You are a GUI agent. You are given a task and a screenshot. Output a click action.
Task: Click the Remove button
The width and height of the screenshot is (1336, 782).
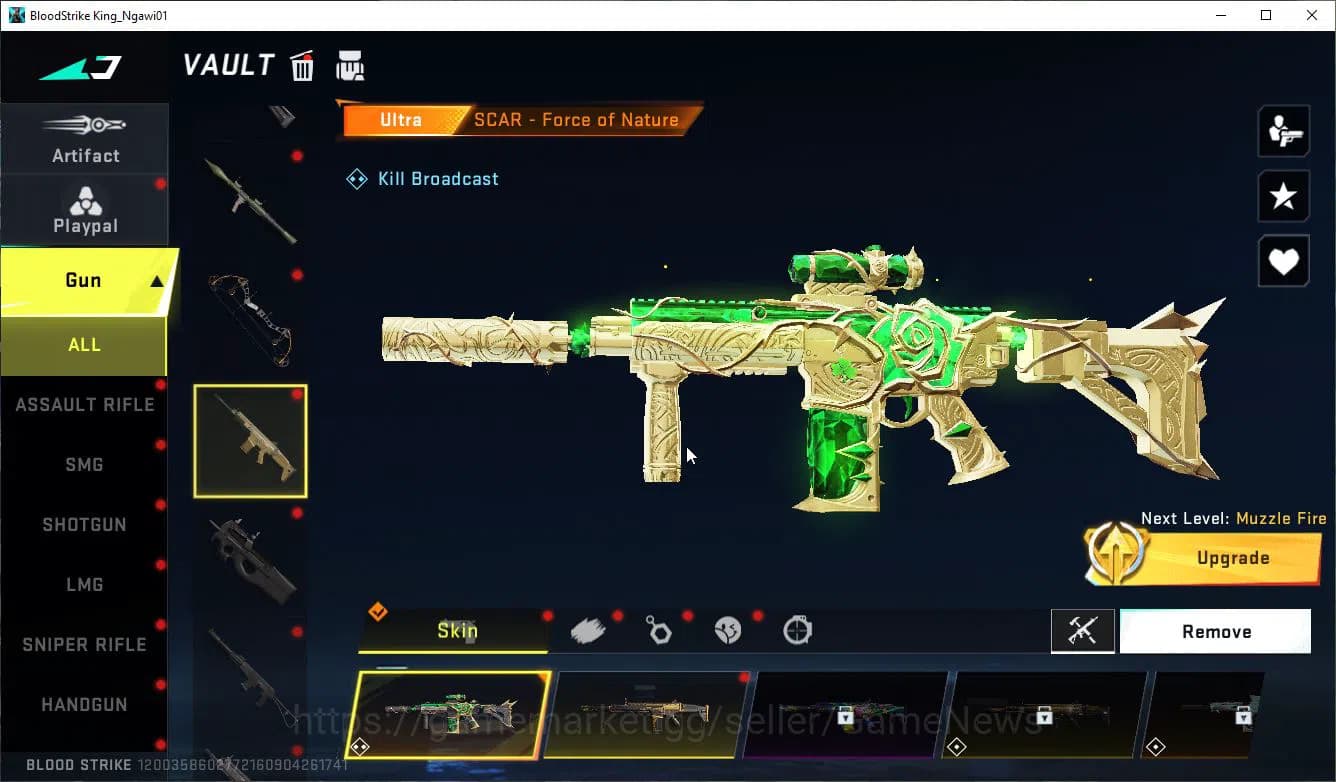tap(1216, 631)
